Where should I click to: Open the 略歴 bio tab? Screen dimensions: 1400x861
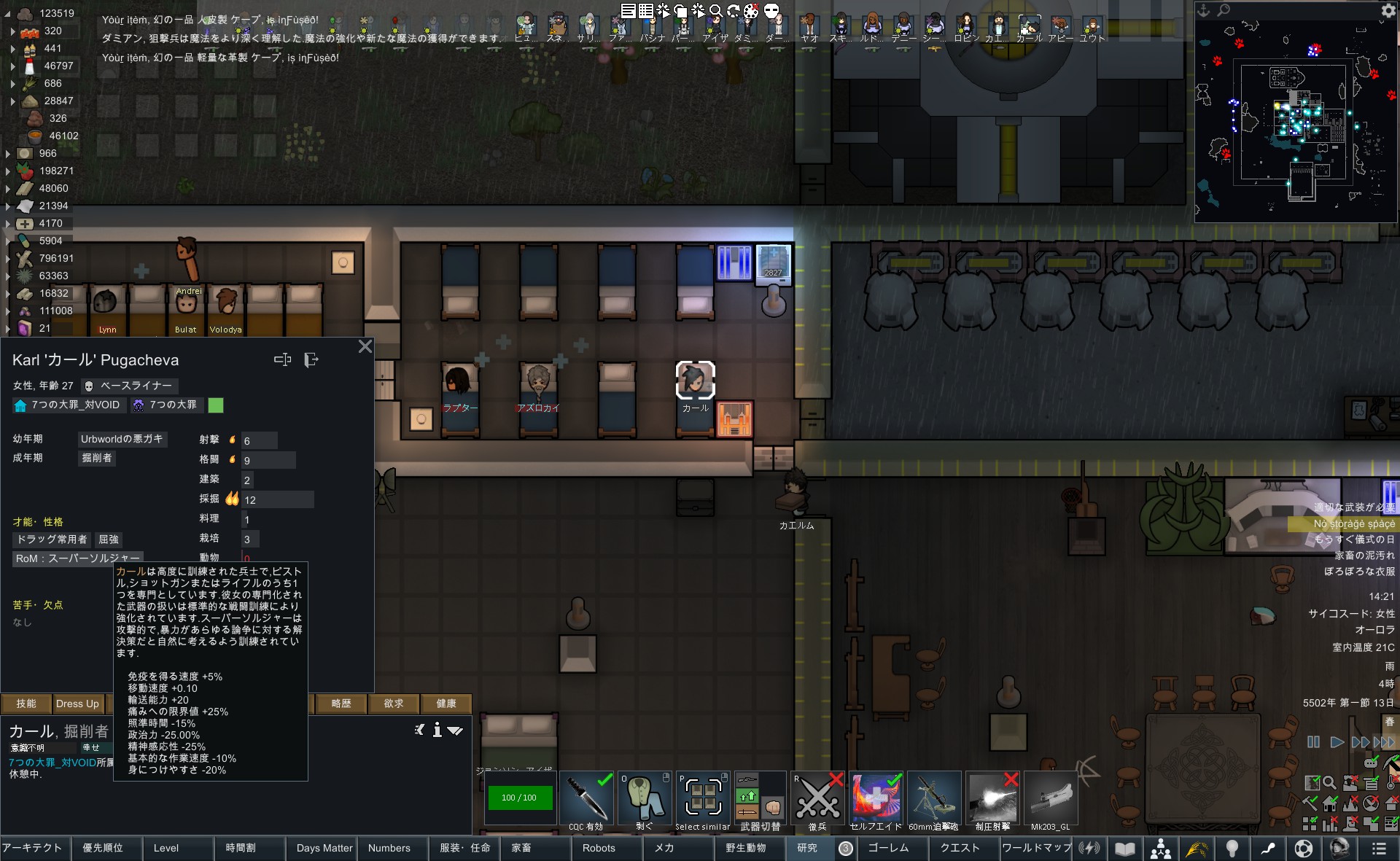coord(341,704)
